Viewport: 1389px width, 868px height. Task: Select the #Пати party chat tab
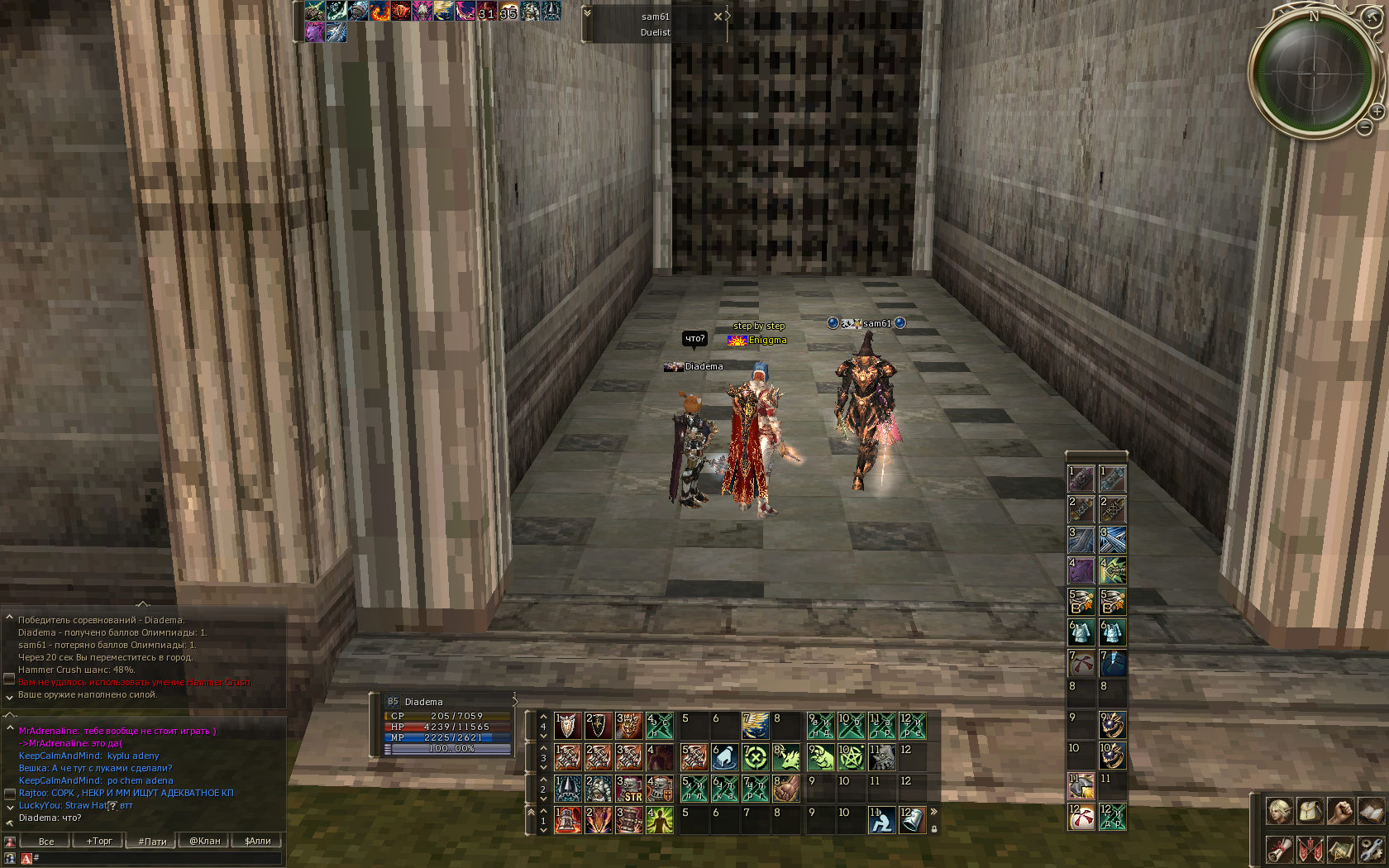tap(152, 841)
